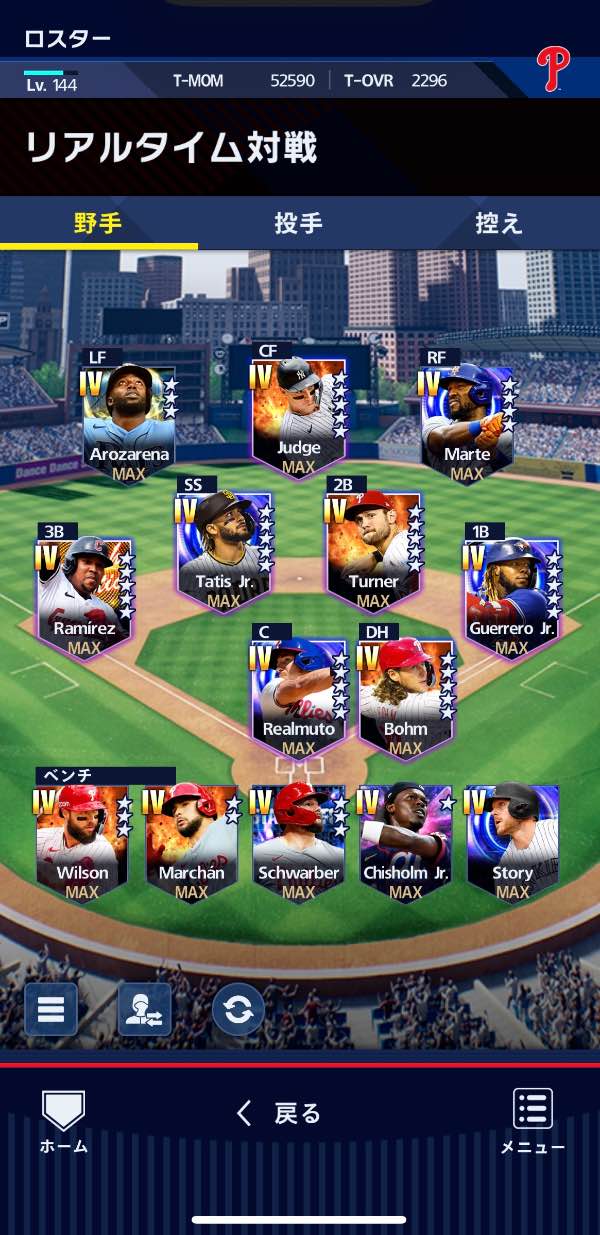Choose the Chisholm Jr. bench card
Image resolution: width=600 pixels, height=1235 pixels.
[x=405, y=842]
